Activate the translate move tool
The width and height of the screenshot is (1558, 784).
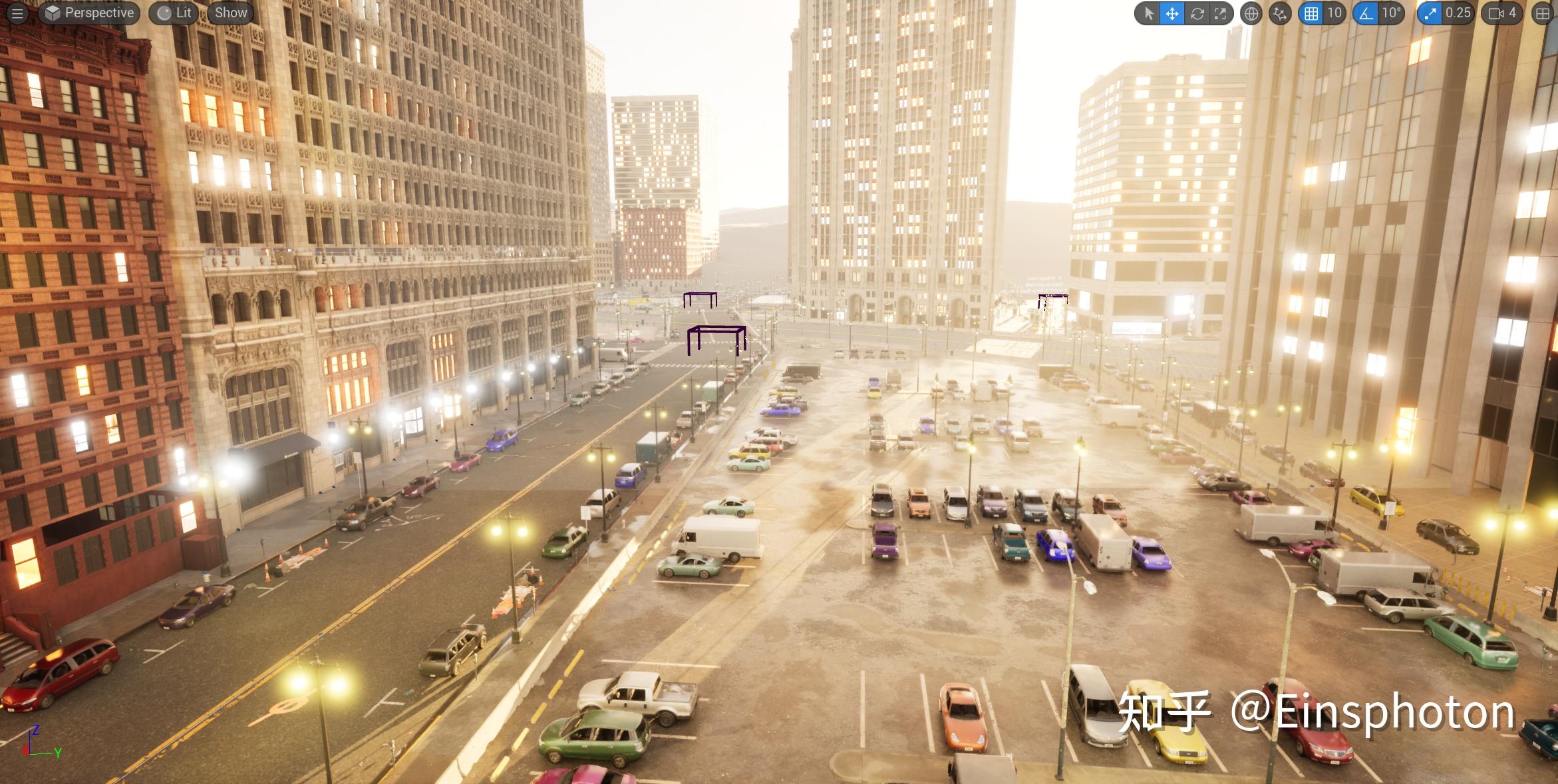1172,13
